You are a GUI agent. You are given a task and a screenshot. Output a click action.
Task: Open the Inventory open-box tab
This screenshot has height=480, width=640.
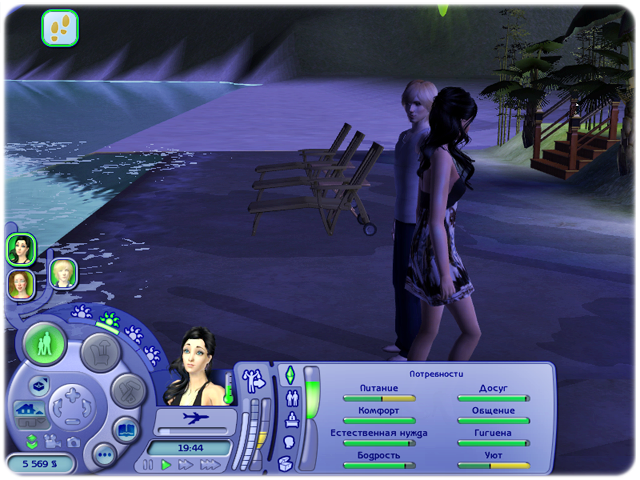287,463
